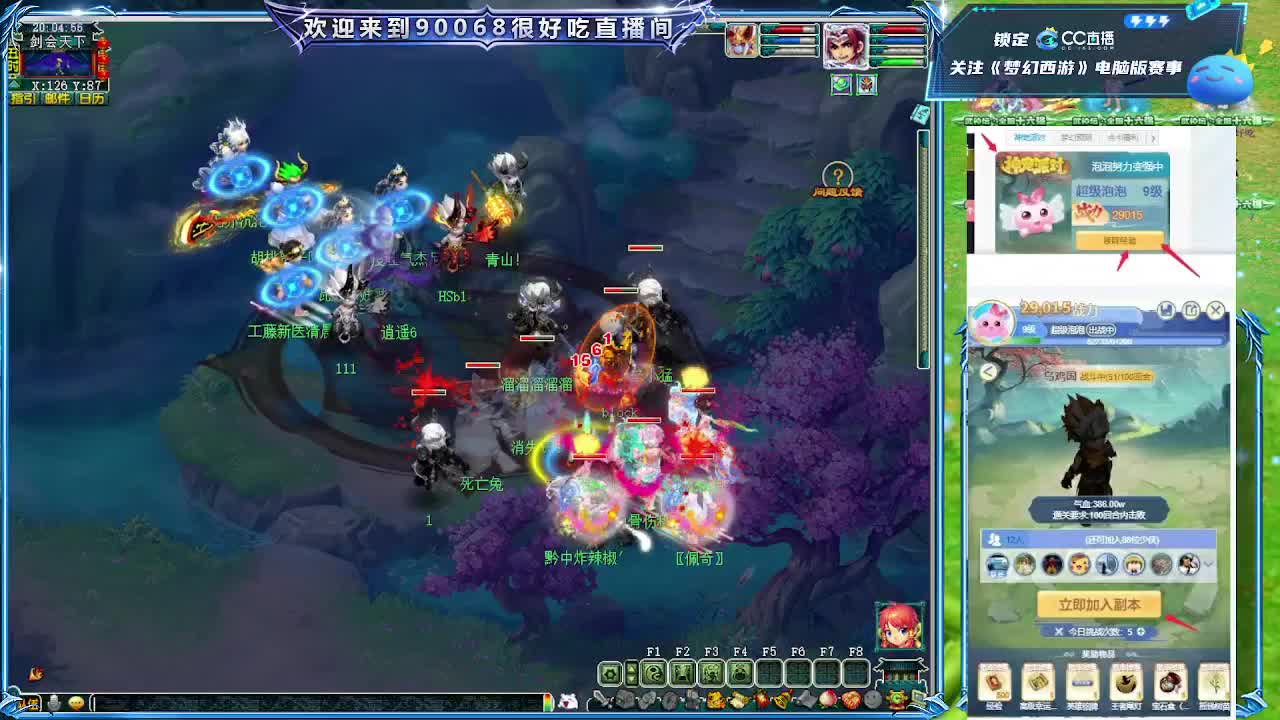1280x720 pixels.
Task: Collapse the minimap panel with the green arrow
Action: pyautogui.click(x=12, y=84)
